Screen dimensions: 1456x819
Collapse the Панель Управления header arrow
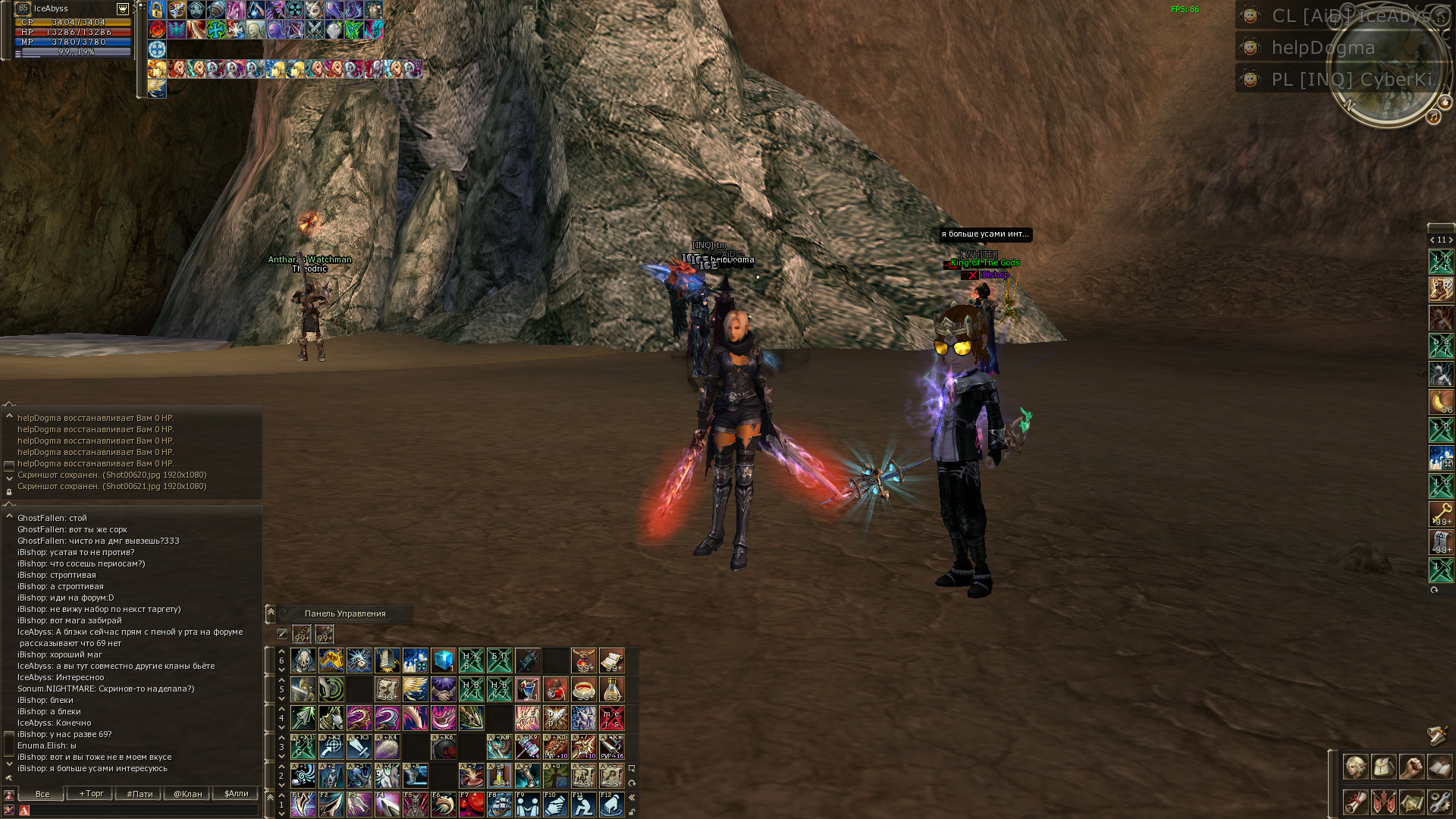(271, 613)
